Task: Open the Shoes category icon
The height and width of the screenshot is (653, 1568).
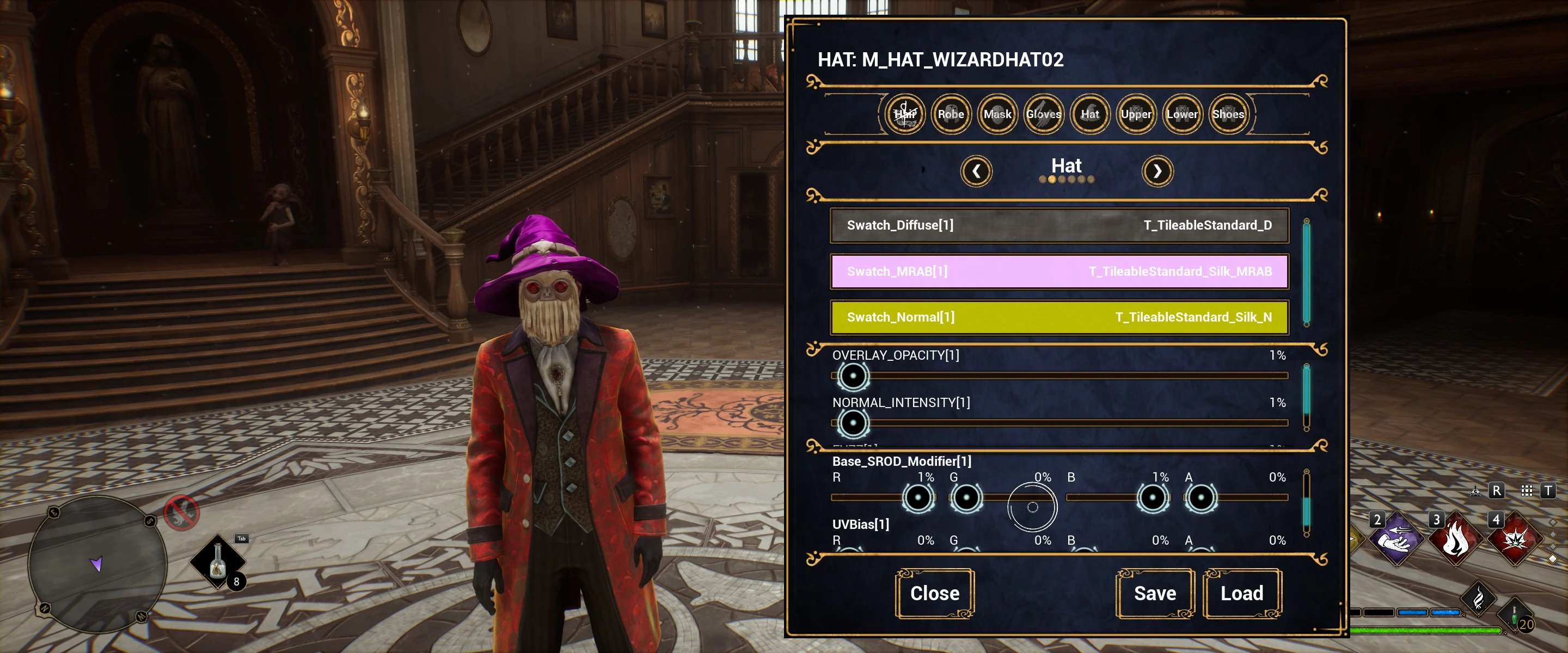Action: (1228, 114)
